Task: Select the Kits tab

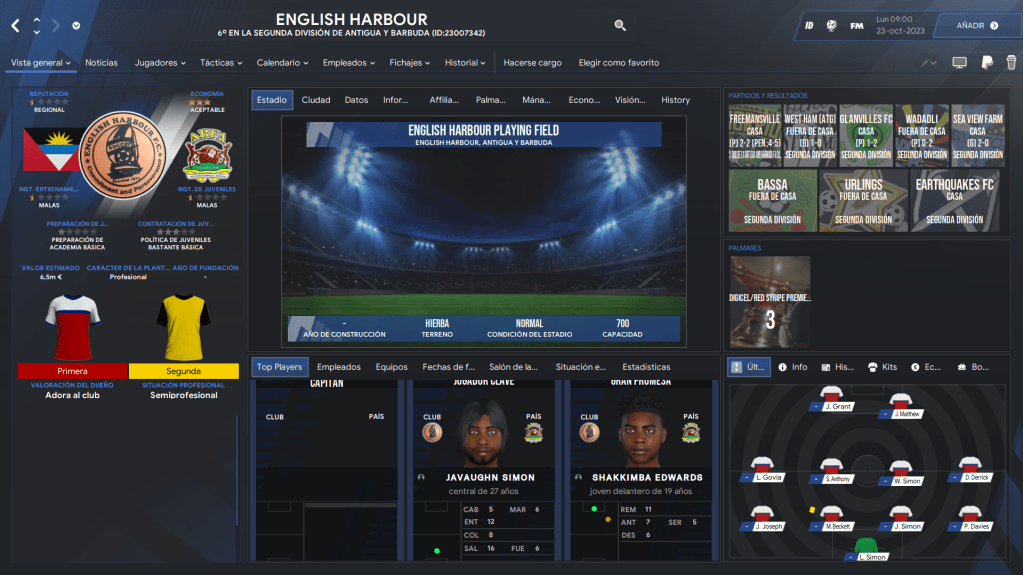Action: point(883,367)
